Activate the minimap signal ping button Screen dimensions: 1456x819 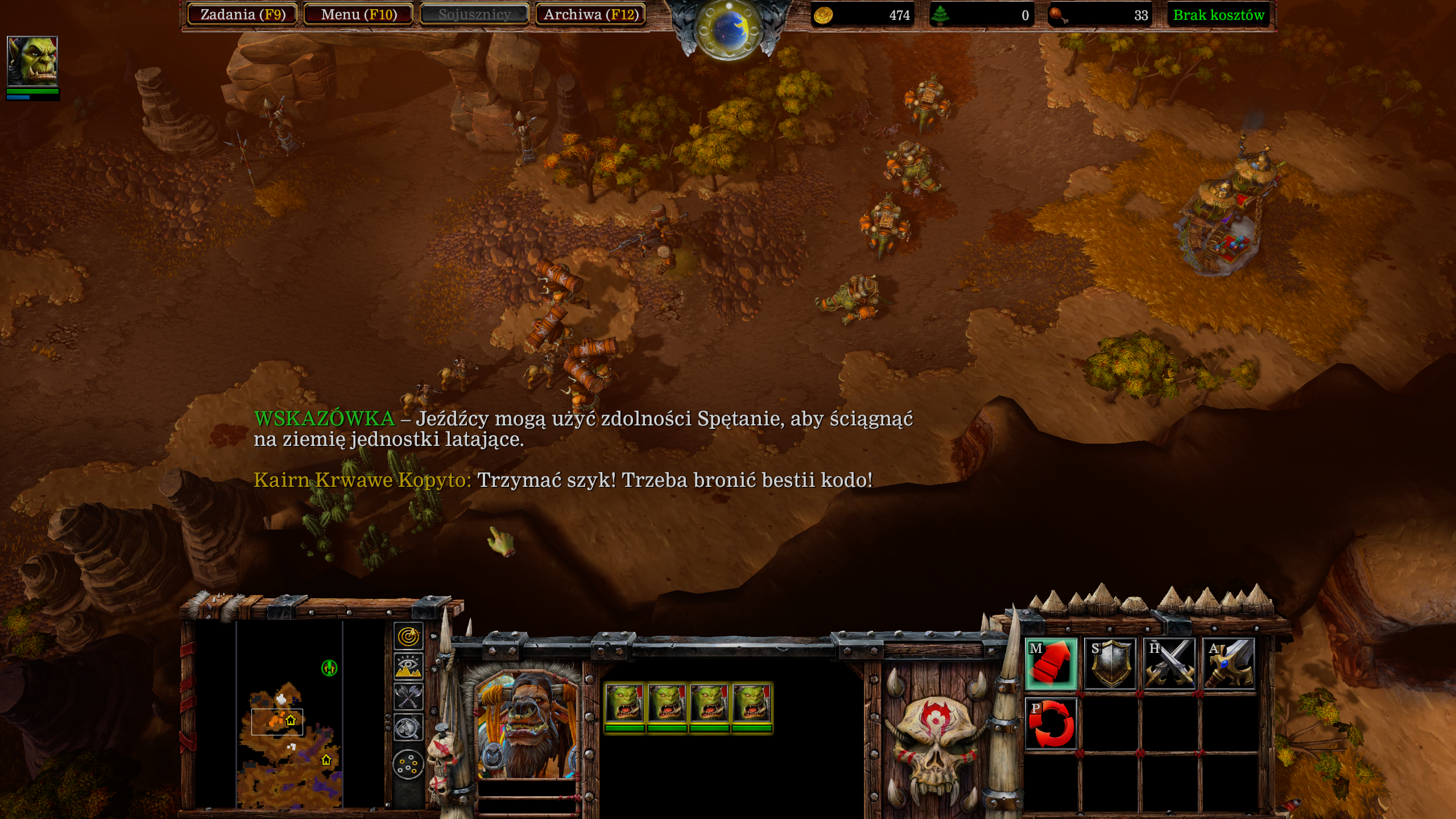click(x=408, y=636)
